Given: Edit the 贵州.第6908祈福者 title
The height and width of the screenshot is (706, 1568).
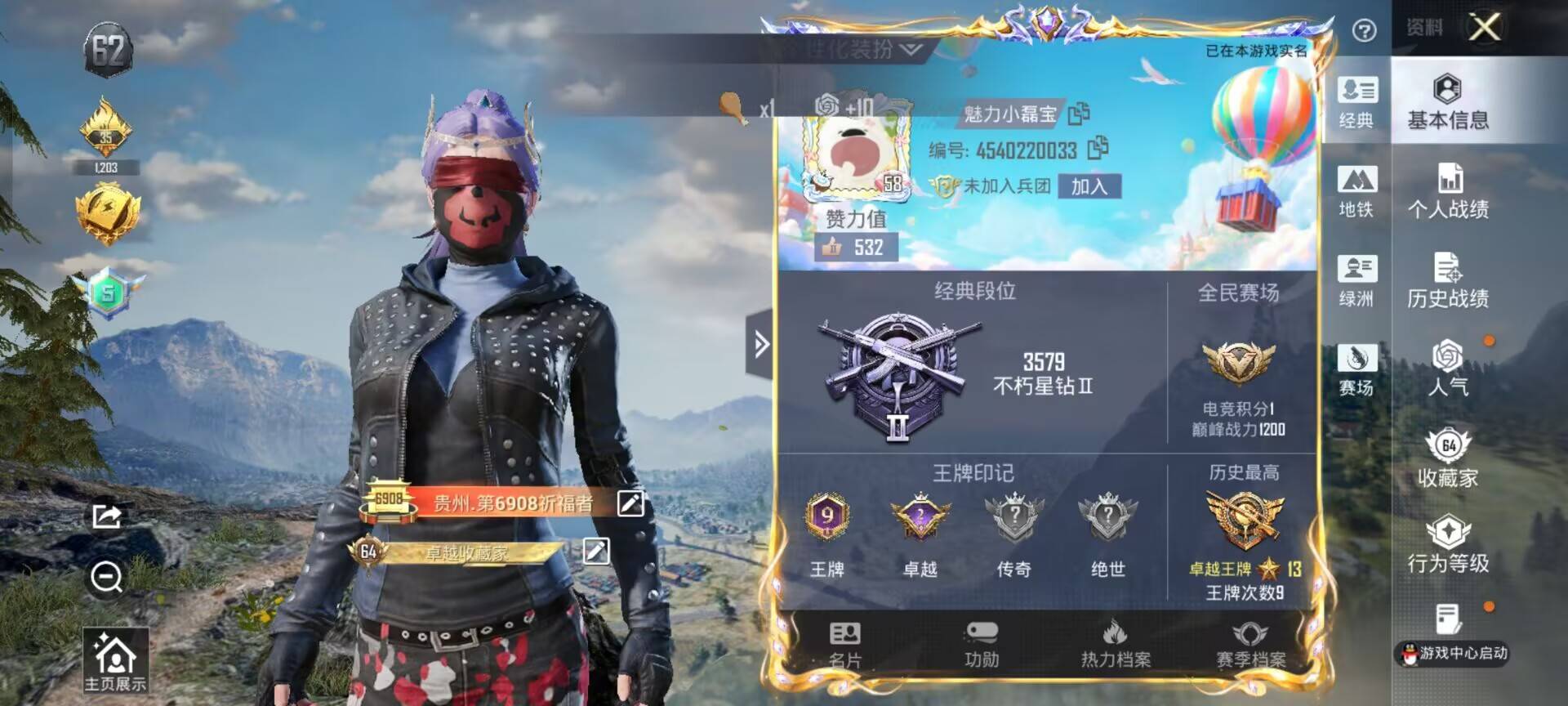Looking at the screenshot, I should 630,503.
